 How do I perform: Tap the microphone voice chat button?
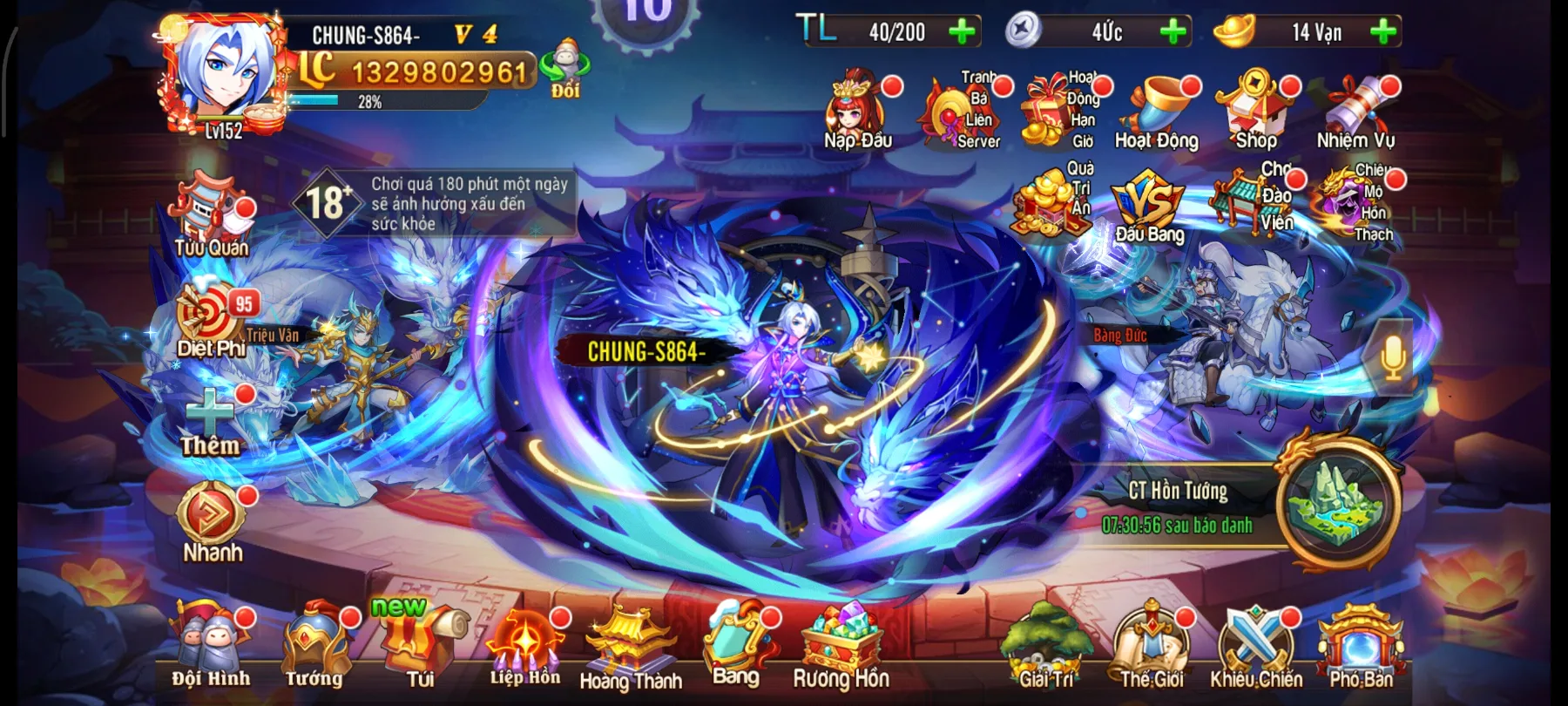click(x=1392, y=357)
